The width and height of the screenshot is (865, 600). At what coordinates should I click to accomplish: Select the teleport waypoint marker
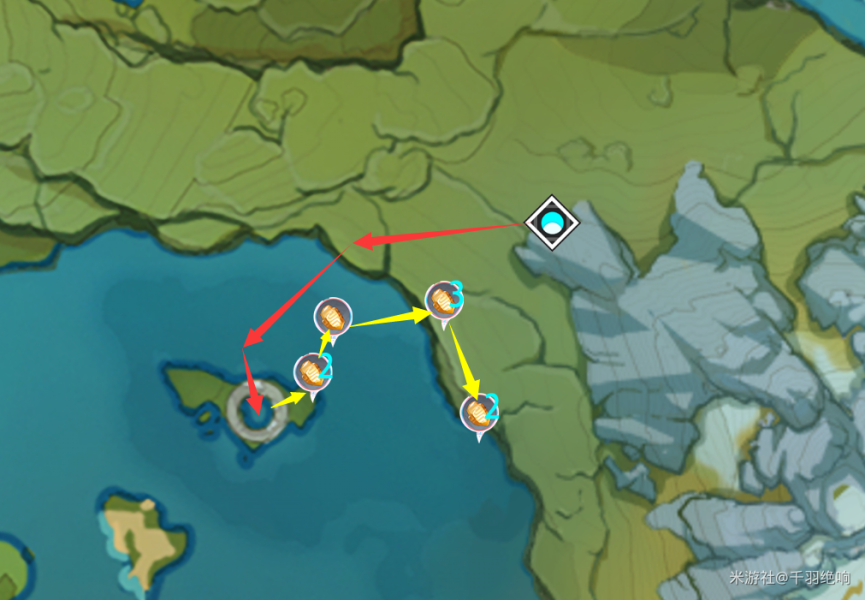pos(551,222)
